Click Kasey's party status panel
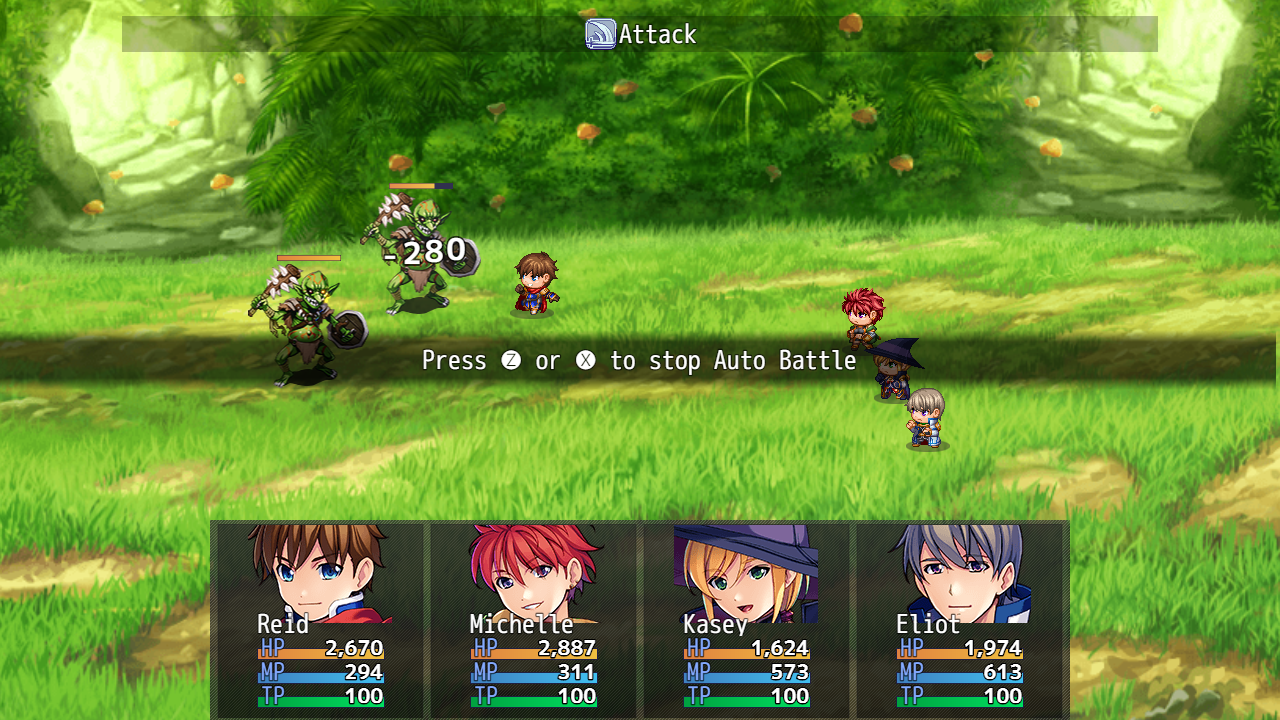The height and width of the screenshot is (720, 1280). coord(746,620)
